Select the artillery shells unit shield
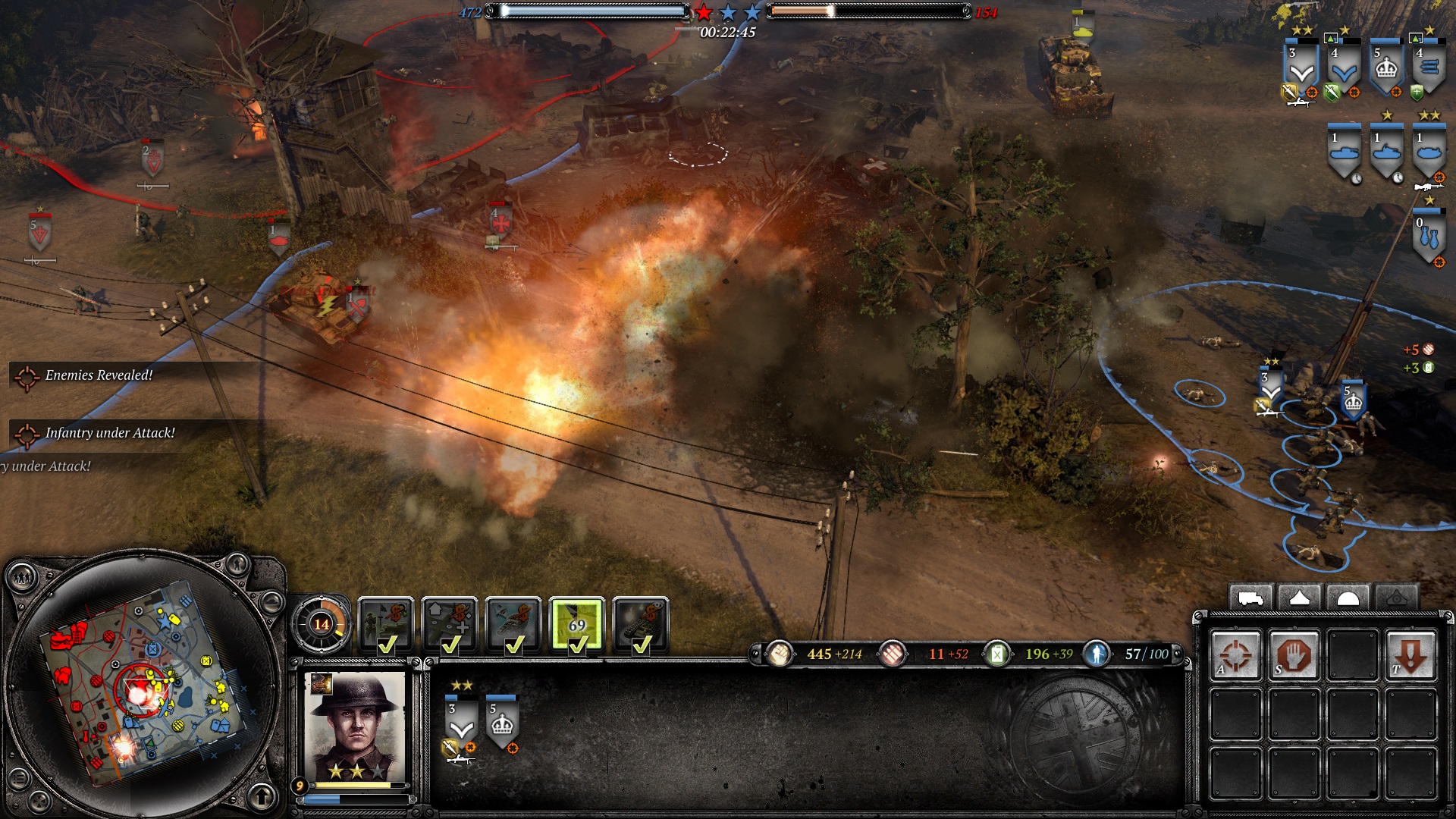Viewport: 1456px width, 819px height. [x=1429, y=70]
